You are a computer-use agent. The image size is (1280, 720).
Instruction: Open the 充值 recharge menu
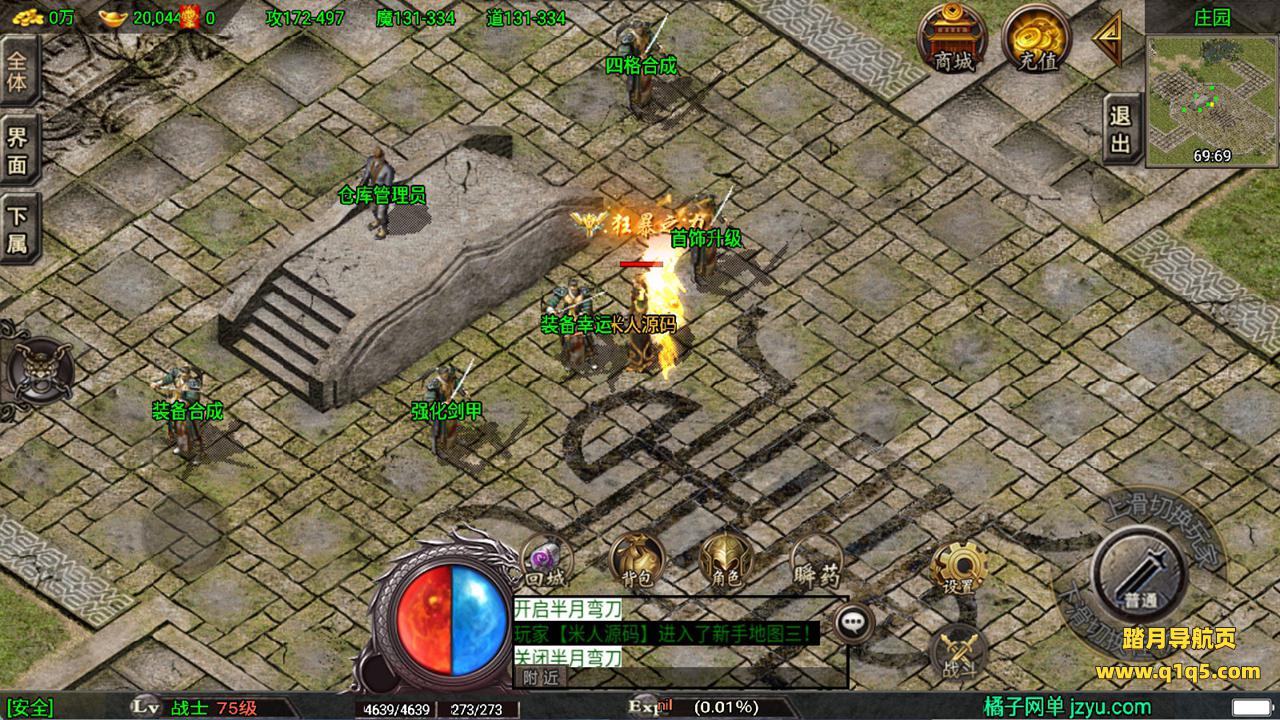(x=1036, y=38)
